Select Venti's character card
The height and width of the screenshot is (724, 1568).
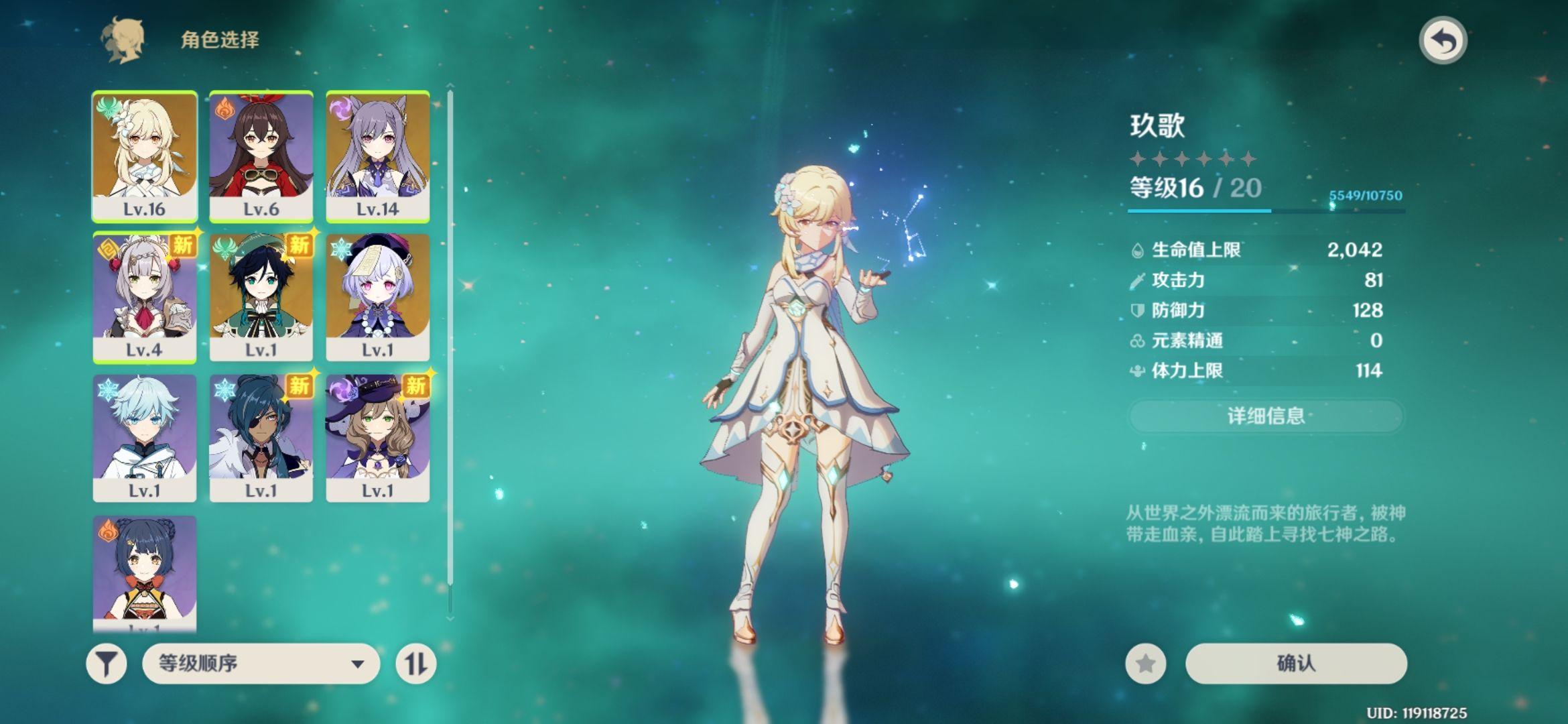(261, 297)
